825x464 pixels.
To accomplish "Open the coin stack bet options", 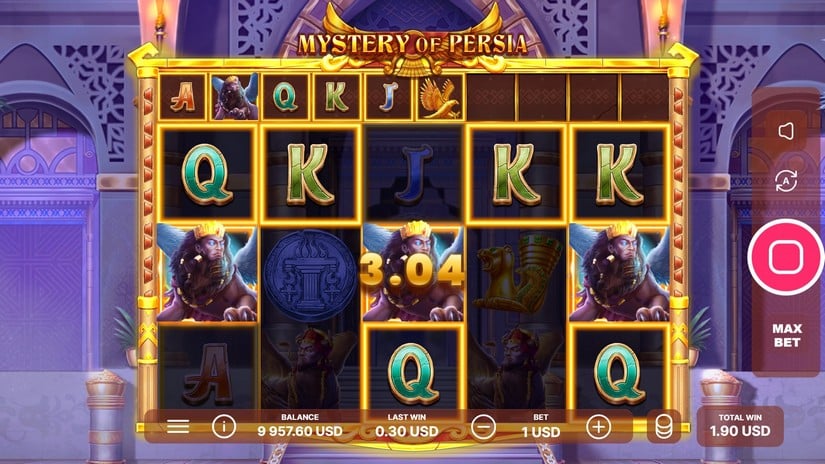I will pos(663,427).
